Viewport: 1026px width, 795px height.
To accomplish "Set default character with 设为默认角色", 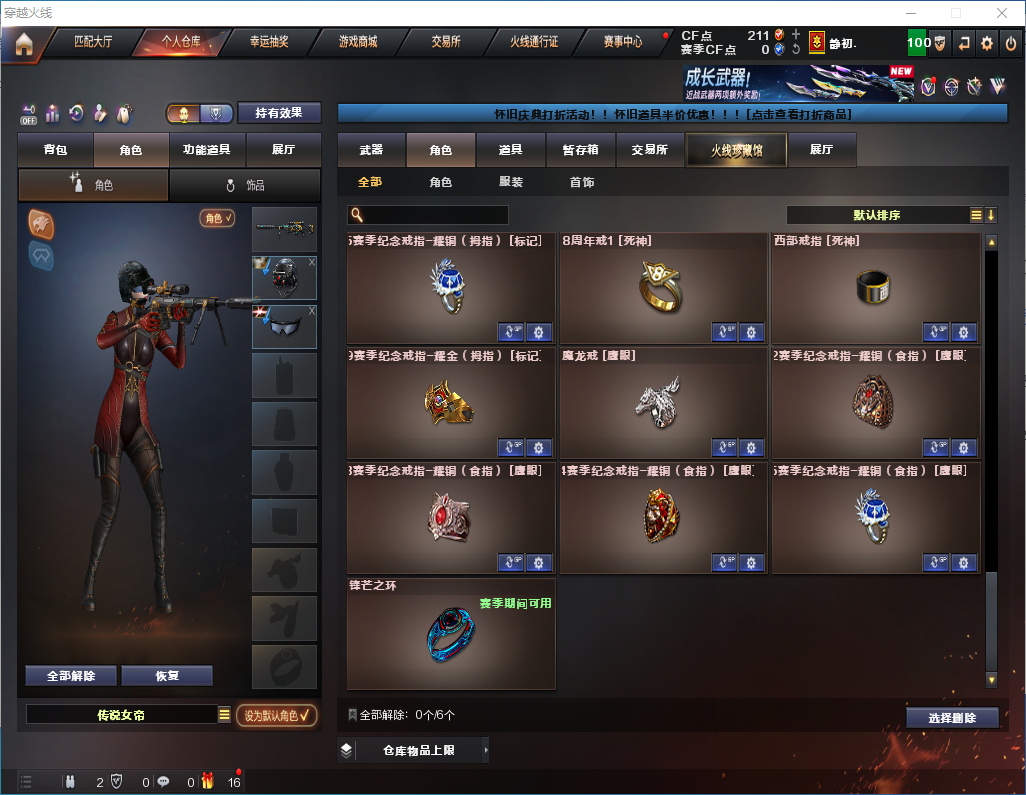I will click(x=276, y=715).
